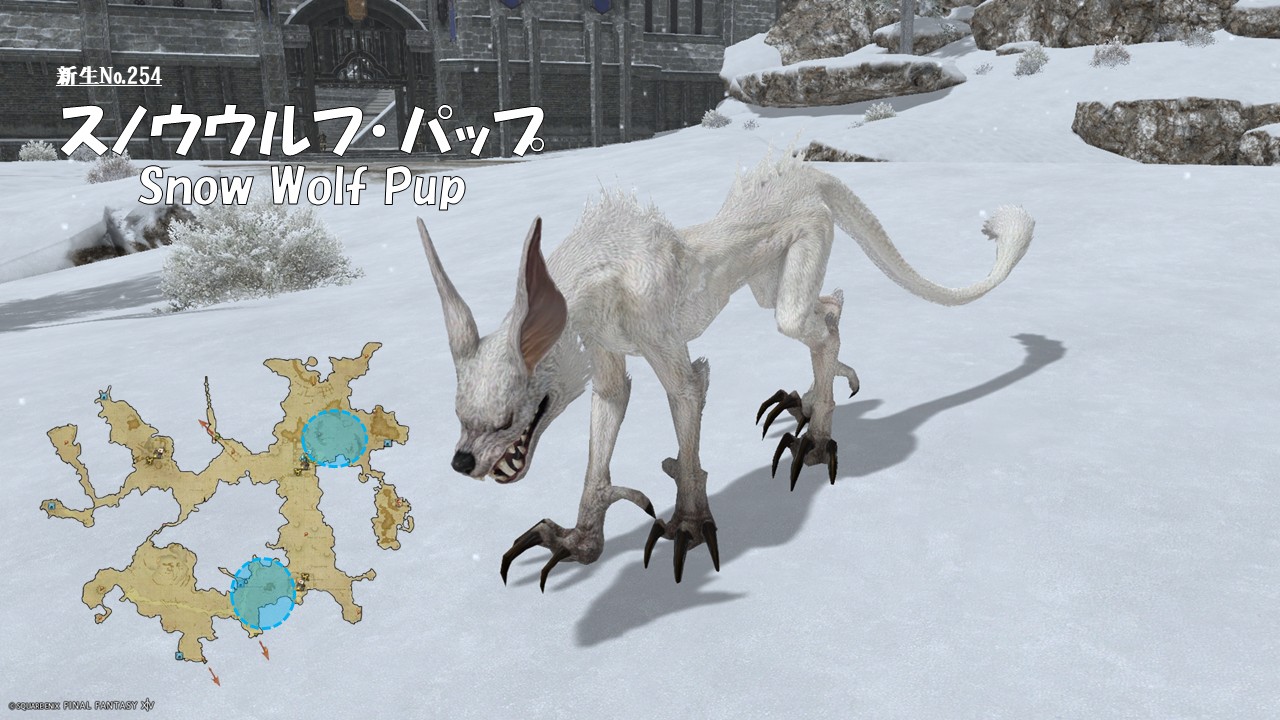Select the southern blue spawn area on map
The image size is (1280, 720).
pos(263,593)
